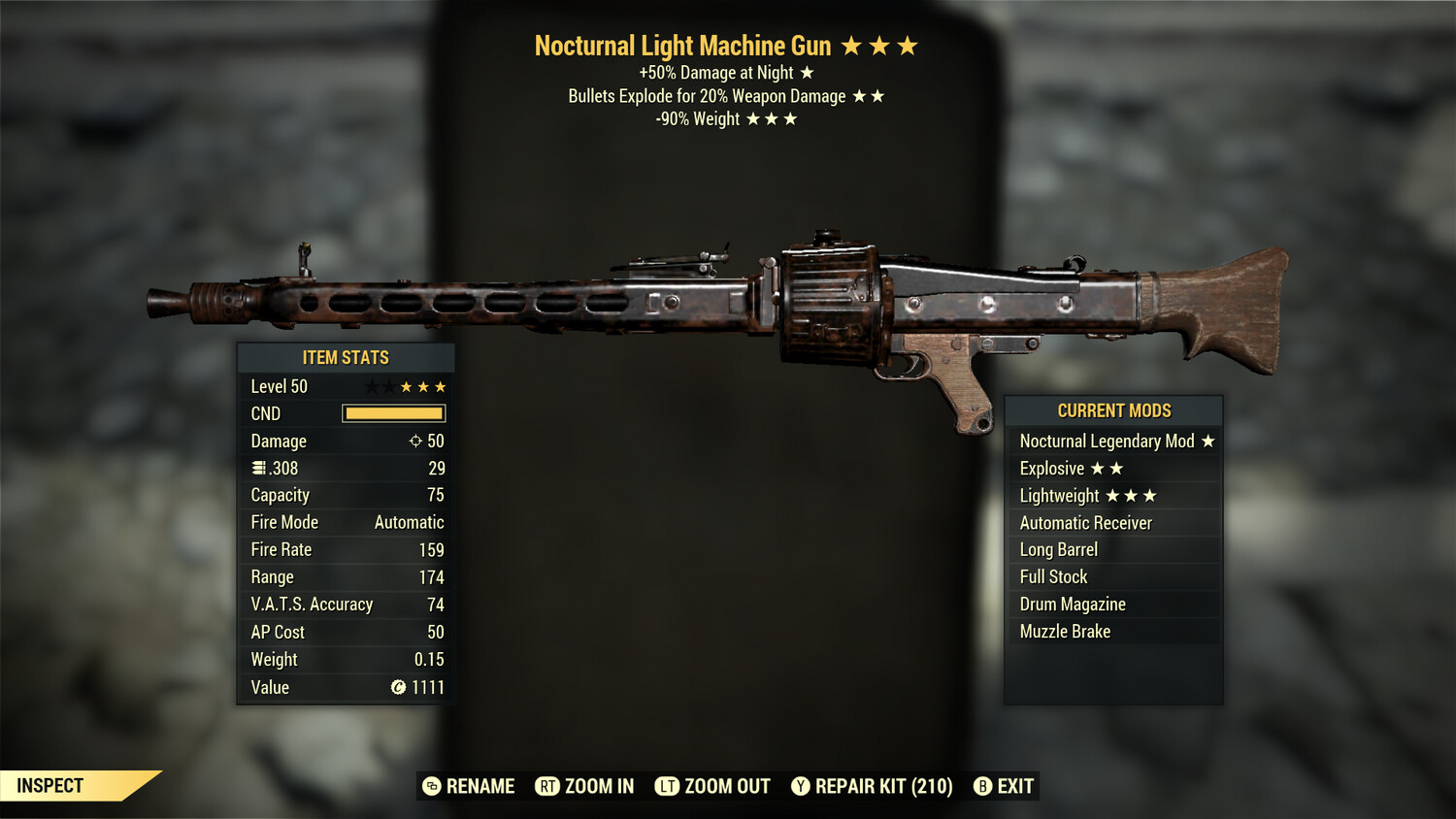Screen dimensions: 1456x819
Task: Toggle the third star in the weapon title
Action: pyautogui.click(x=909, y=45)
